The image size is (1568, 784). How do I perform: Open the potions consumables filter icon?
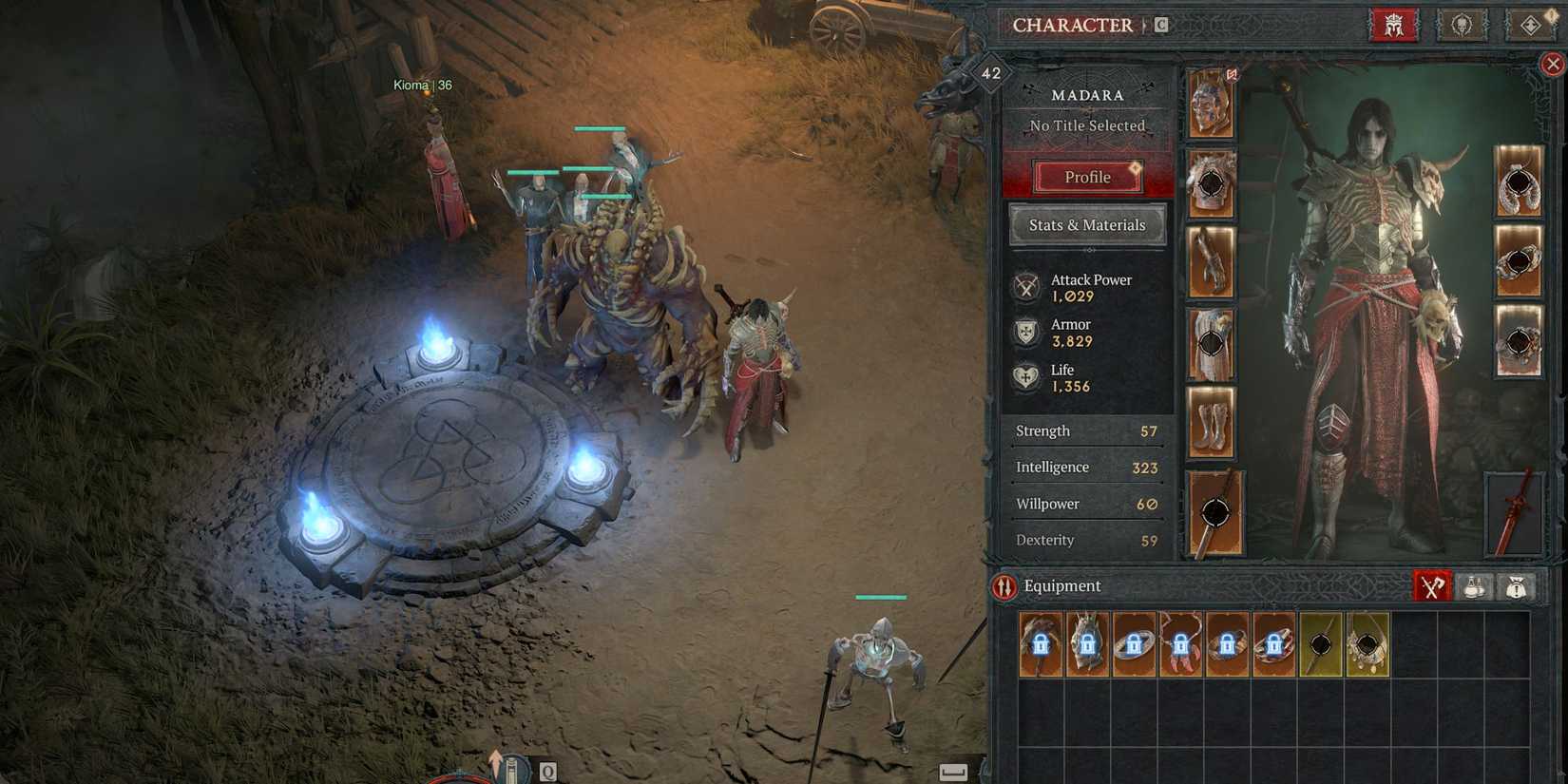click(1476, 586)
